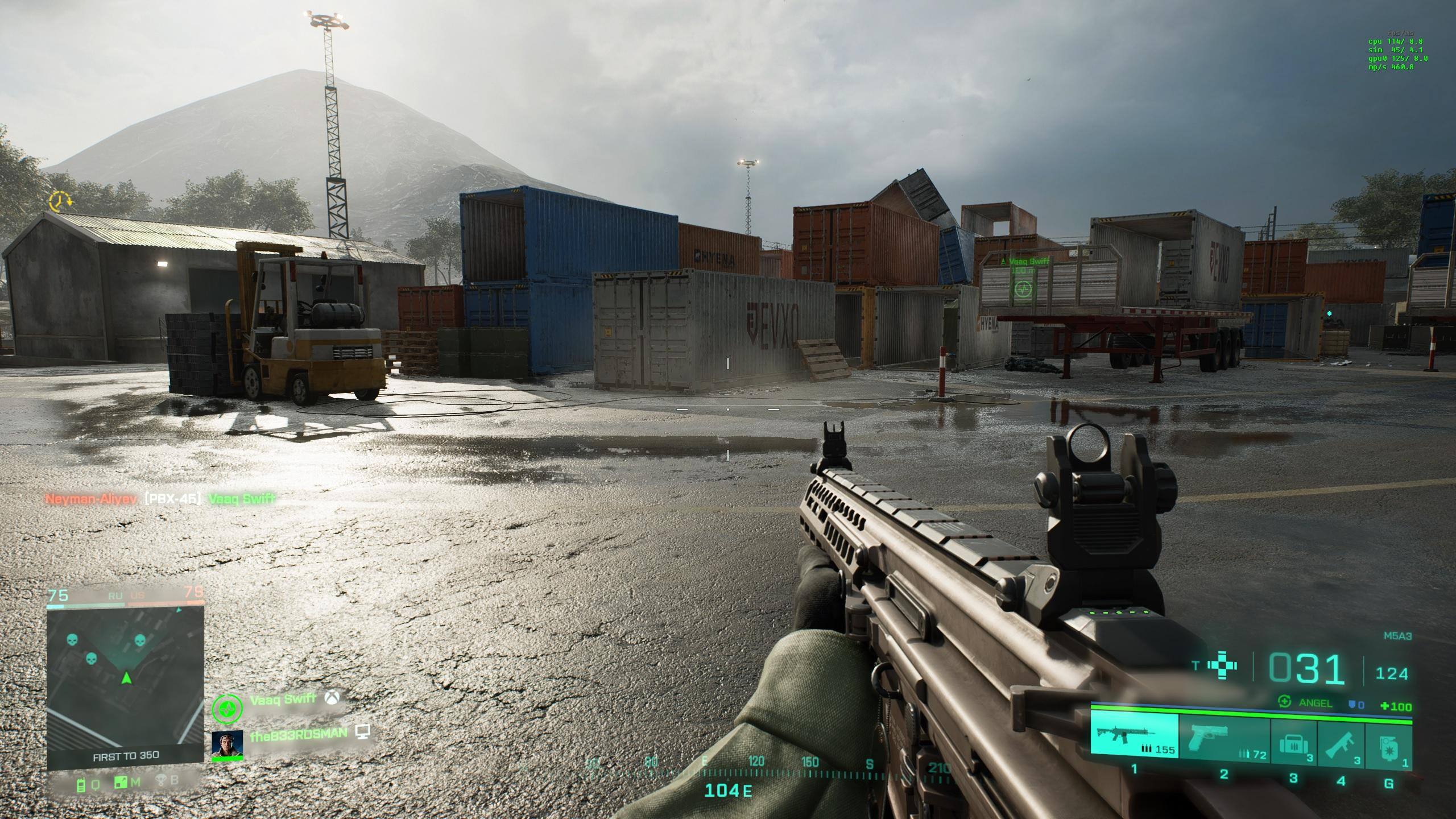Select squadmate Vaaq Swift in squad list

point(283,700)
